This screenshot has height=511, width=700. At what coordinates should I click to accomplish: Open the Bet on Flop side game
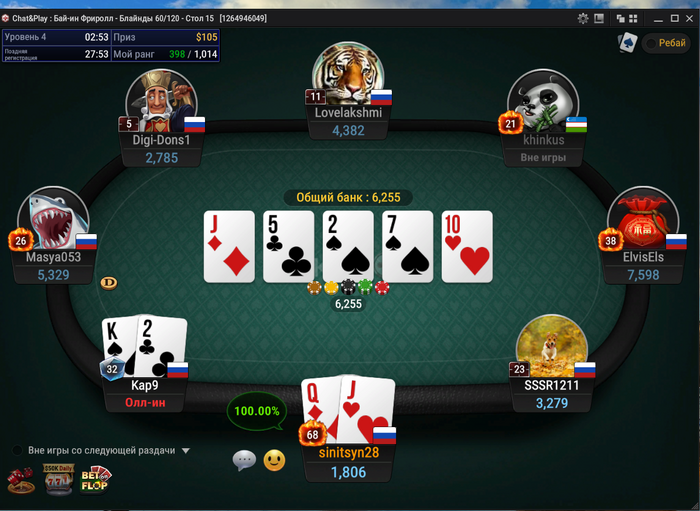(x=96, y=480)
